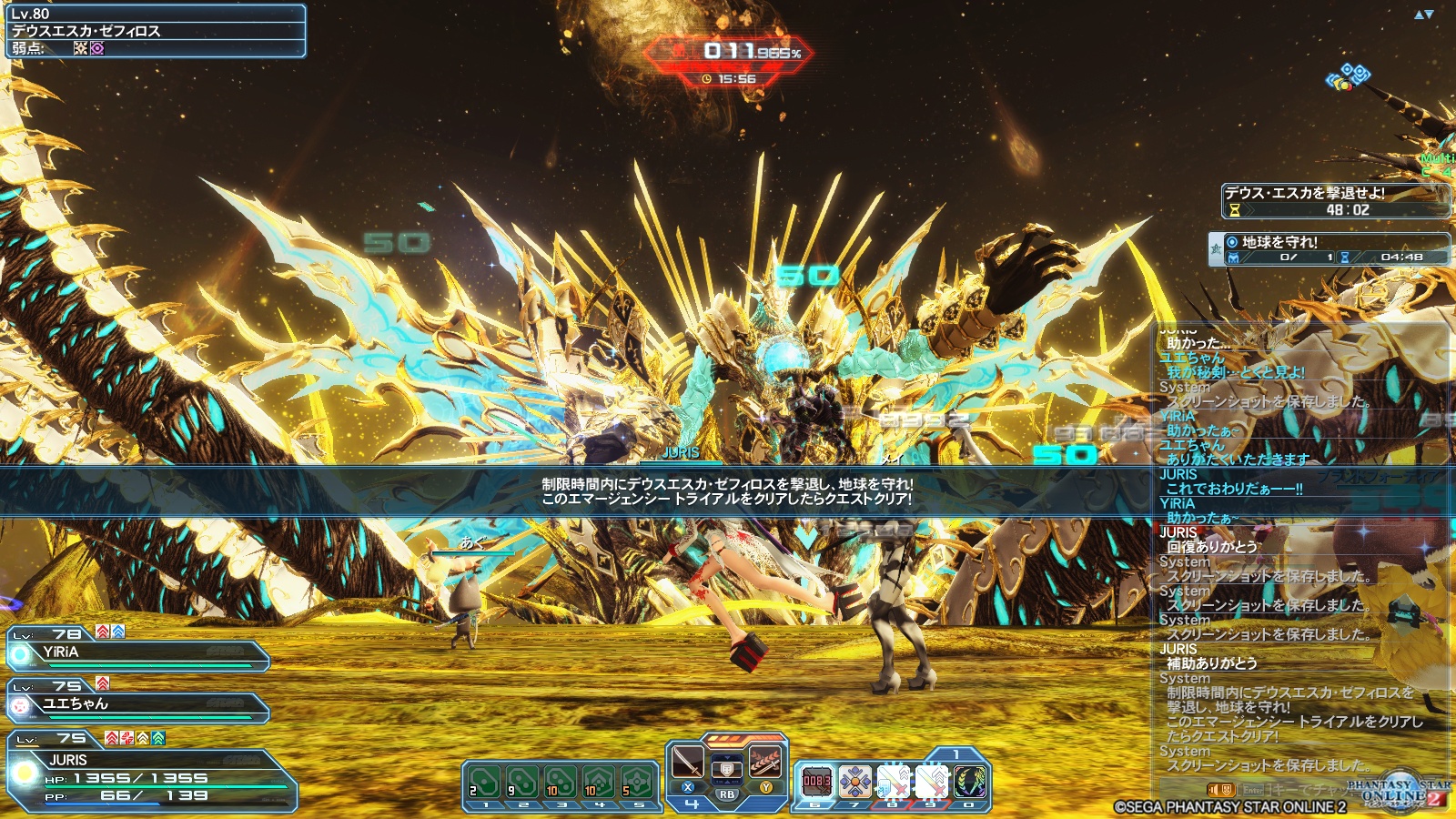Viewport: 1456px width, 819px height.
Task: Toggle the dark weakness icon on the enemy panel
Action: 97,46
